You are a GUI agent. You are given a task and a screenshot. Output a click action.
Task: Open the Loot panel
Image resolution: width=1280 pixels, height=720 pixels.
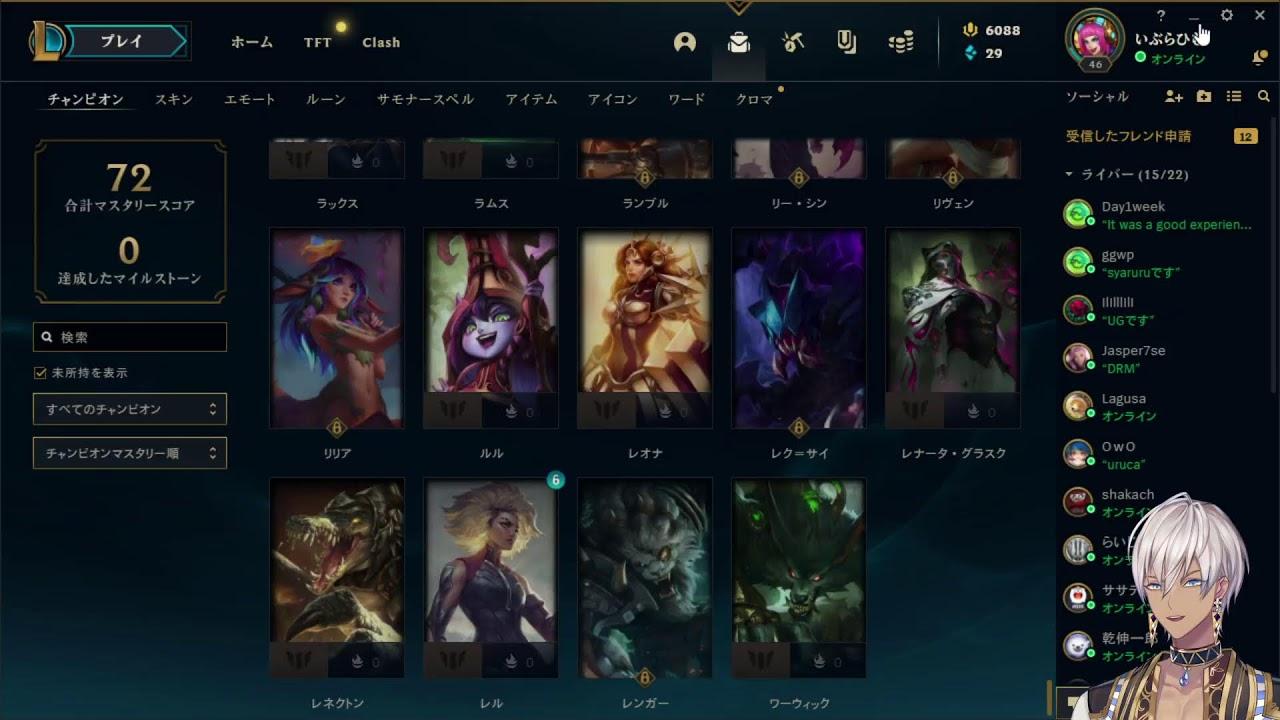(x=738, y=44)
